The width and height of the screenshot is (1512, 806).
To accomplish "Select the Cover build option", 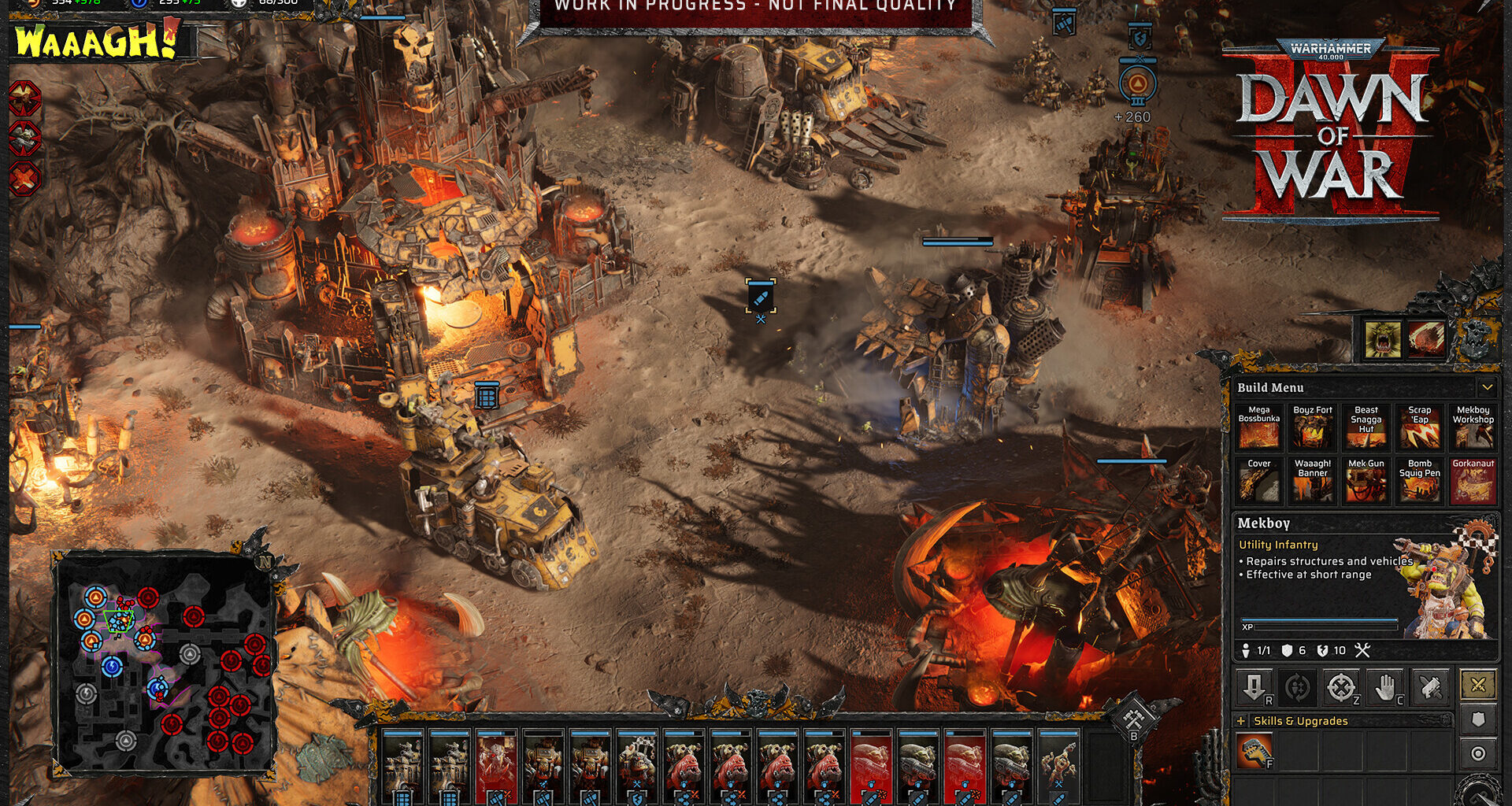I will tap(1258, 481).
